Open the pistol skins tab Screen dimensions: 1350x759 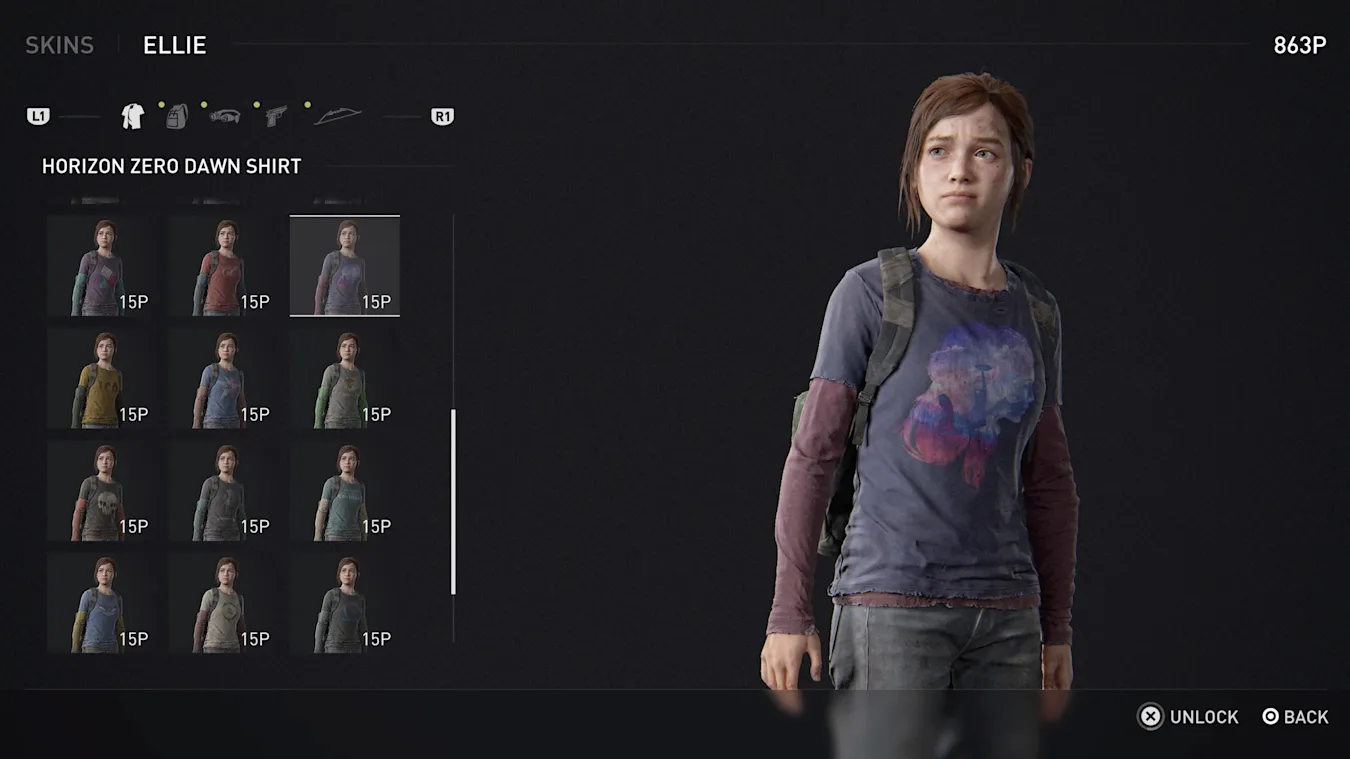pos(275,117)
